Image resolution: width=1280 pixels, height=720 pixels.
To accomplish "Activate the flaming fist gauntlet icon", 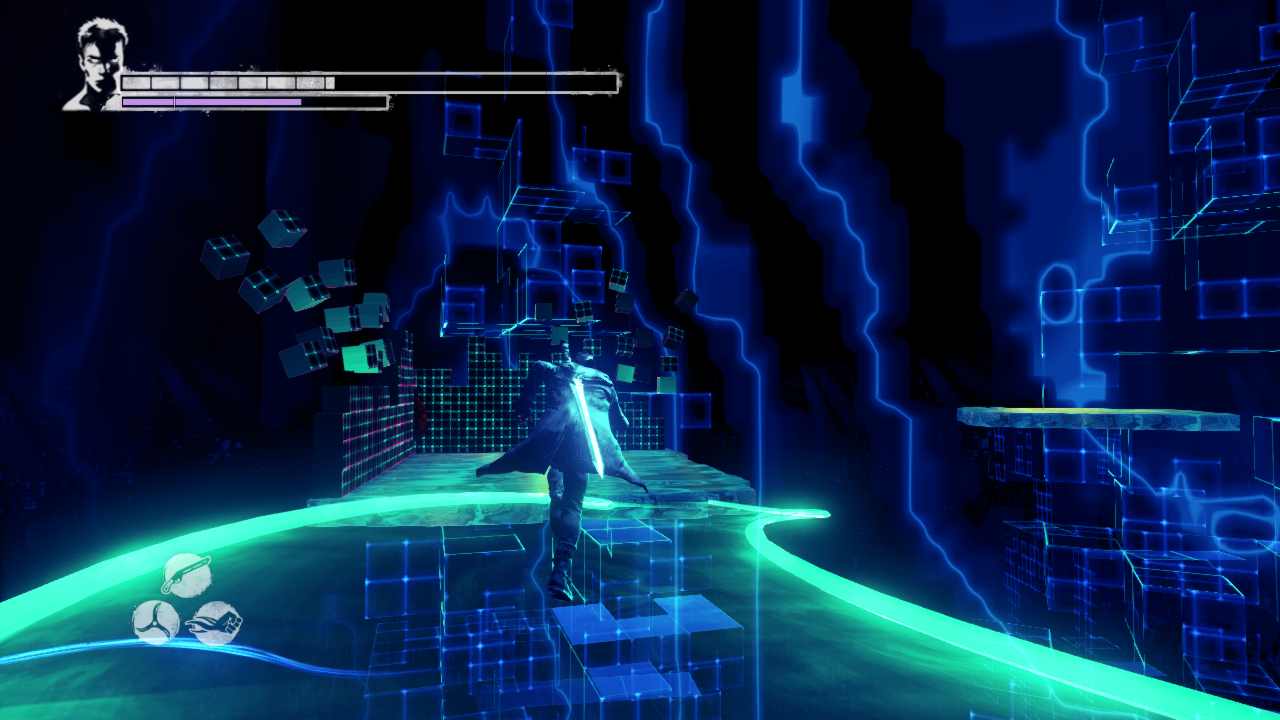I will coord(216,623).
